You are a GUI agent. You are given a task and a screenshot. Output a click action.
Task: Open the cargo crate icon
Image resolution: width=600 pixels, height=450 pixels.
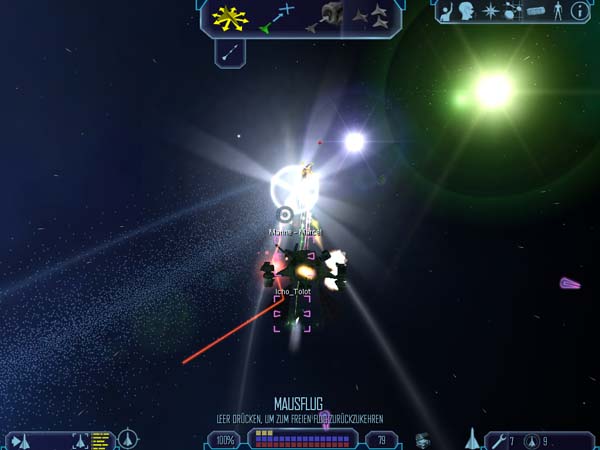(423, 439)
